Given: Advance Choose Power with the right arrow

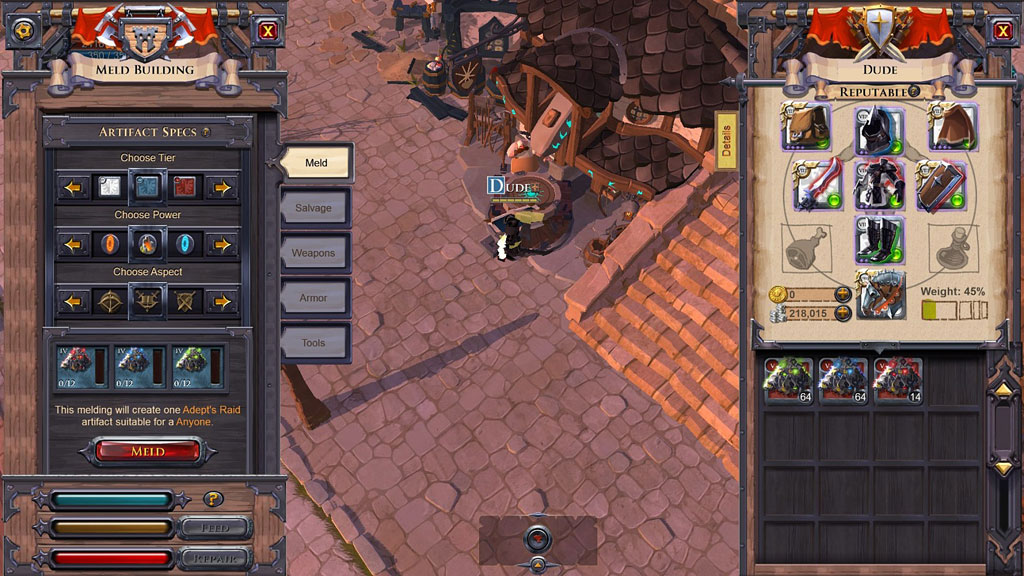Looking at the screenshot, I should [221, 244].
